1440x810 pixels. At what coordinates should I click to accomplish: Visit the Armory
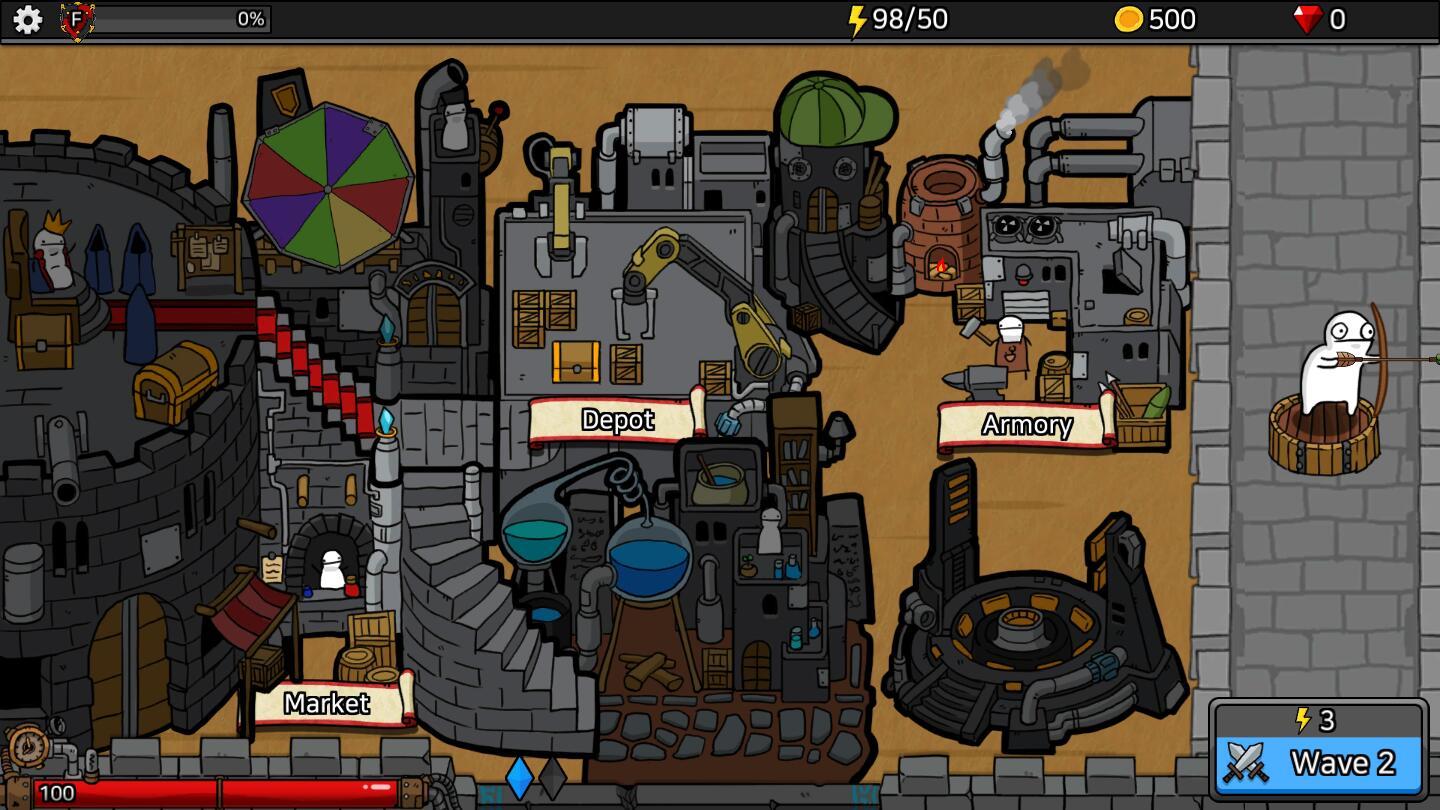click(x=1026, y=425)
